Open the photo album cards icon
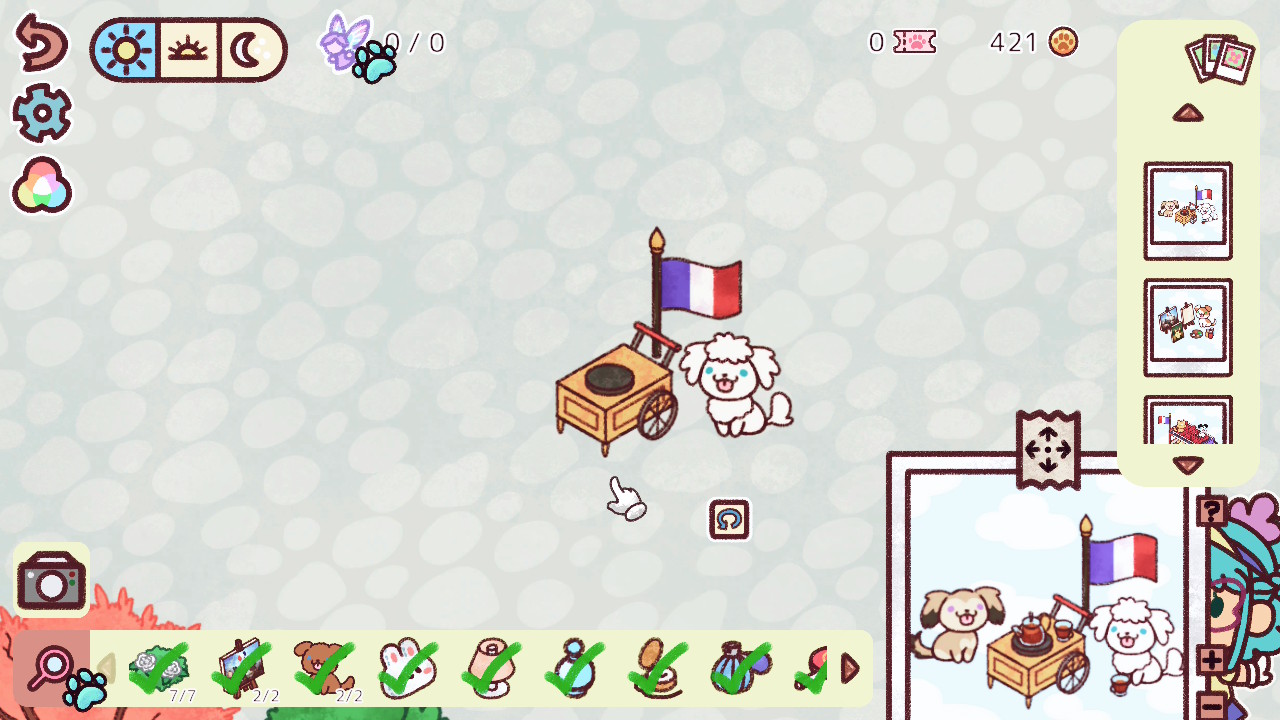This screenshot has width=1280, height=720. point(1220,58)
